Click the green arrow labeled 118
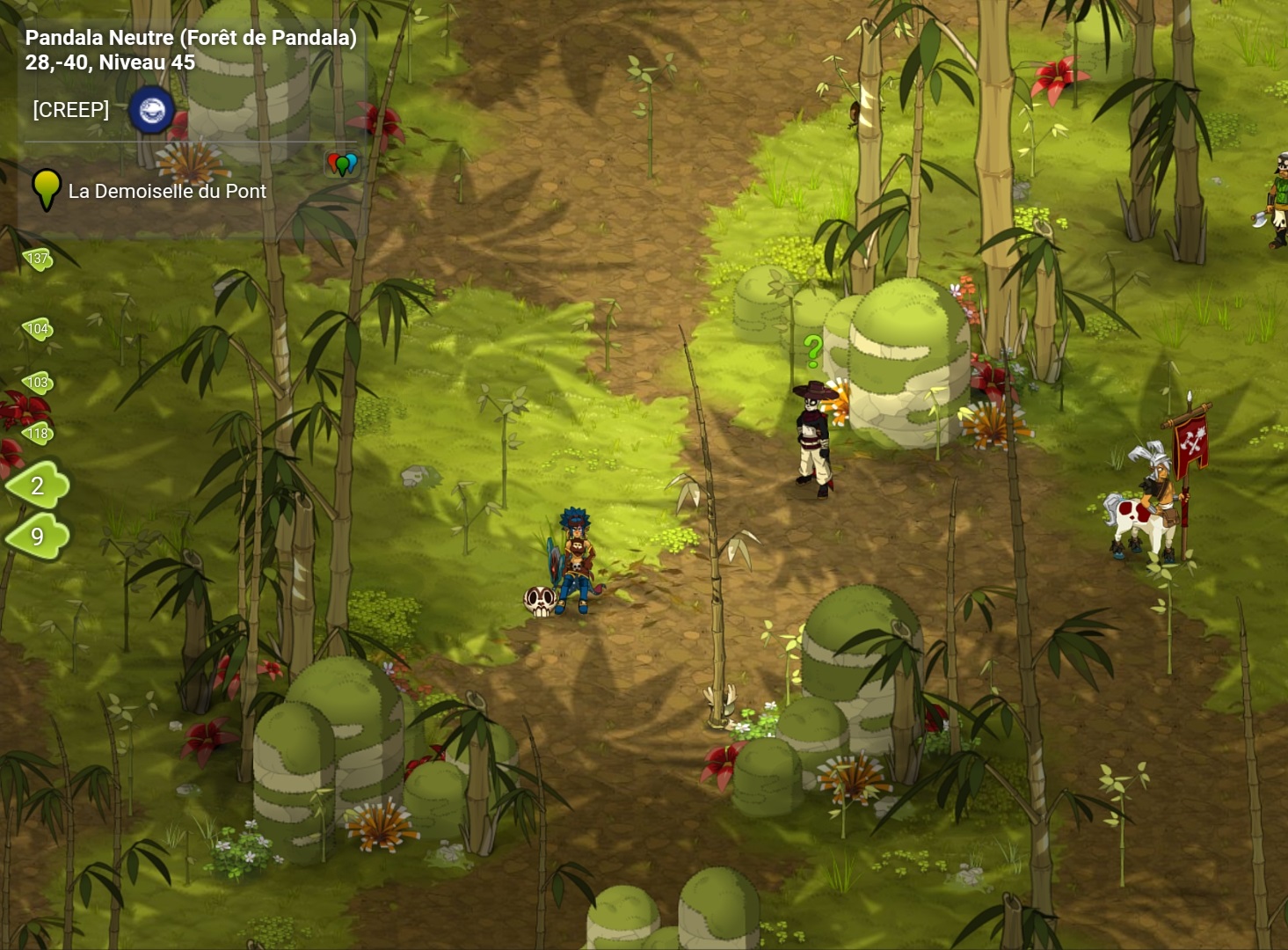This screenshot has height=950, width=1288. point(38,433)
